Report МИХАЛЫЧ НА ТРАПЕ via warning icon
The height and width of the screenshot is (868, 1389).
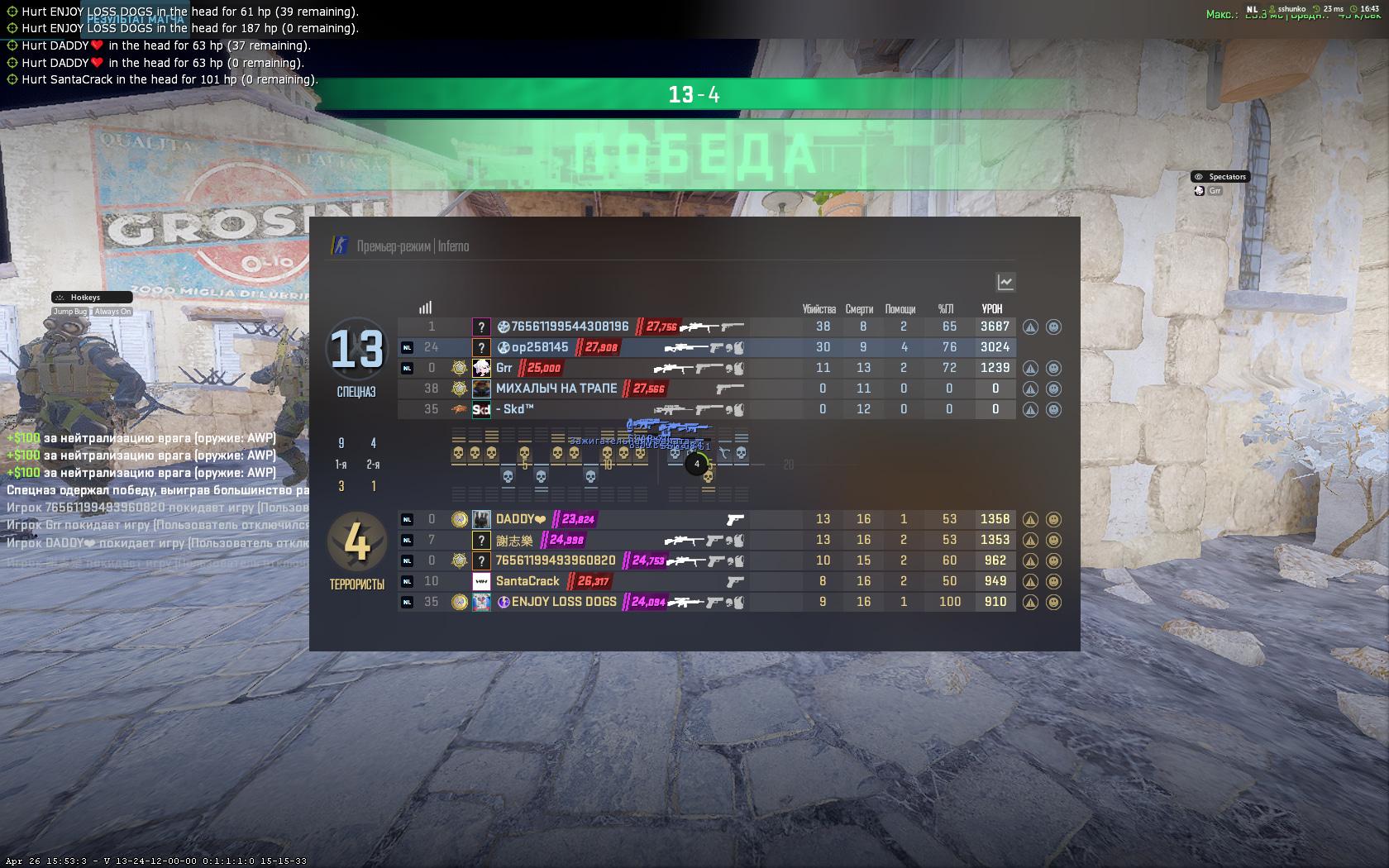click(1029, 389)
